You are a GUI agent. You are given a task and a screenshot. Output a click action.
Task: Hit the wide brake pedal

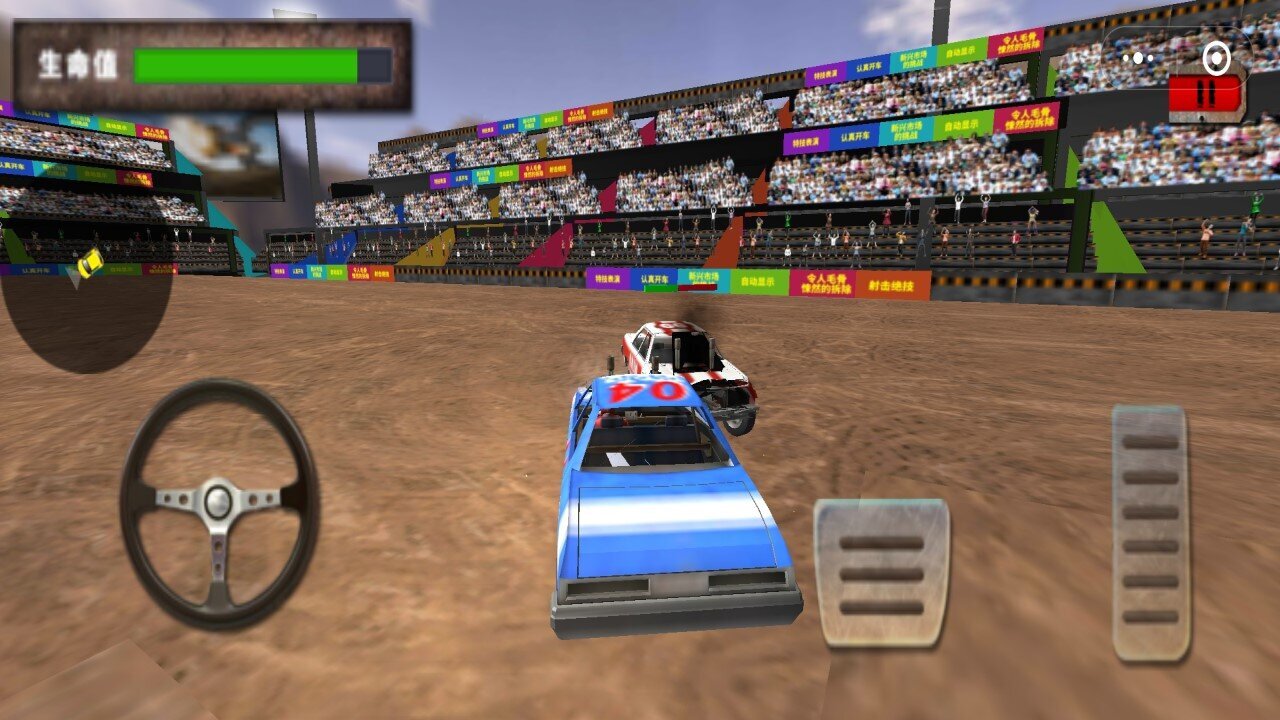(881, 574)
